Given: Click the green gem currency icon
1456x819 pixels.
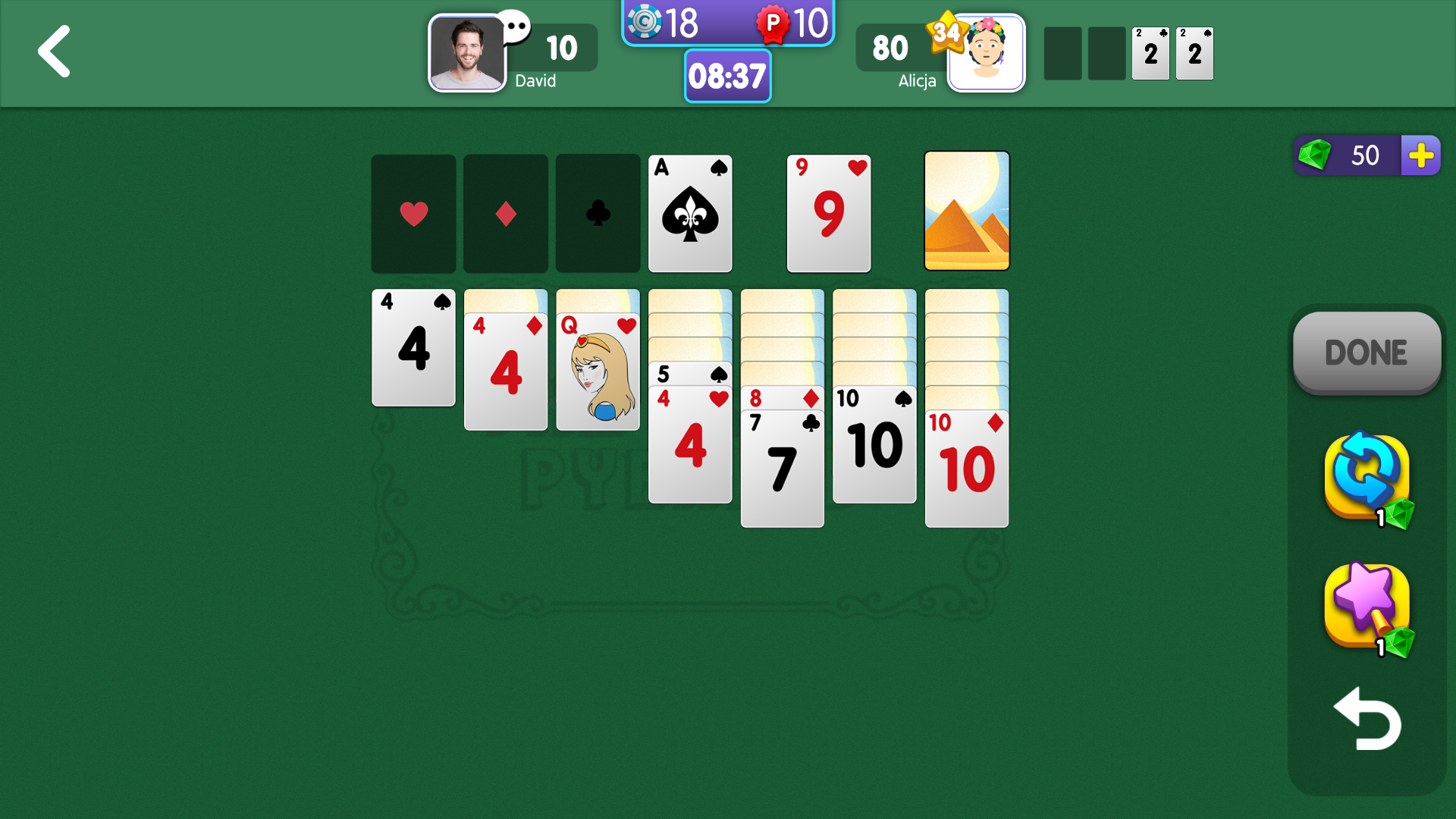Looking at the screenshot, I should tap(1316, 155).
